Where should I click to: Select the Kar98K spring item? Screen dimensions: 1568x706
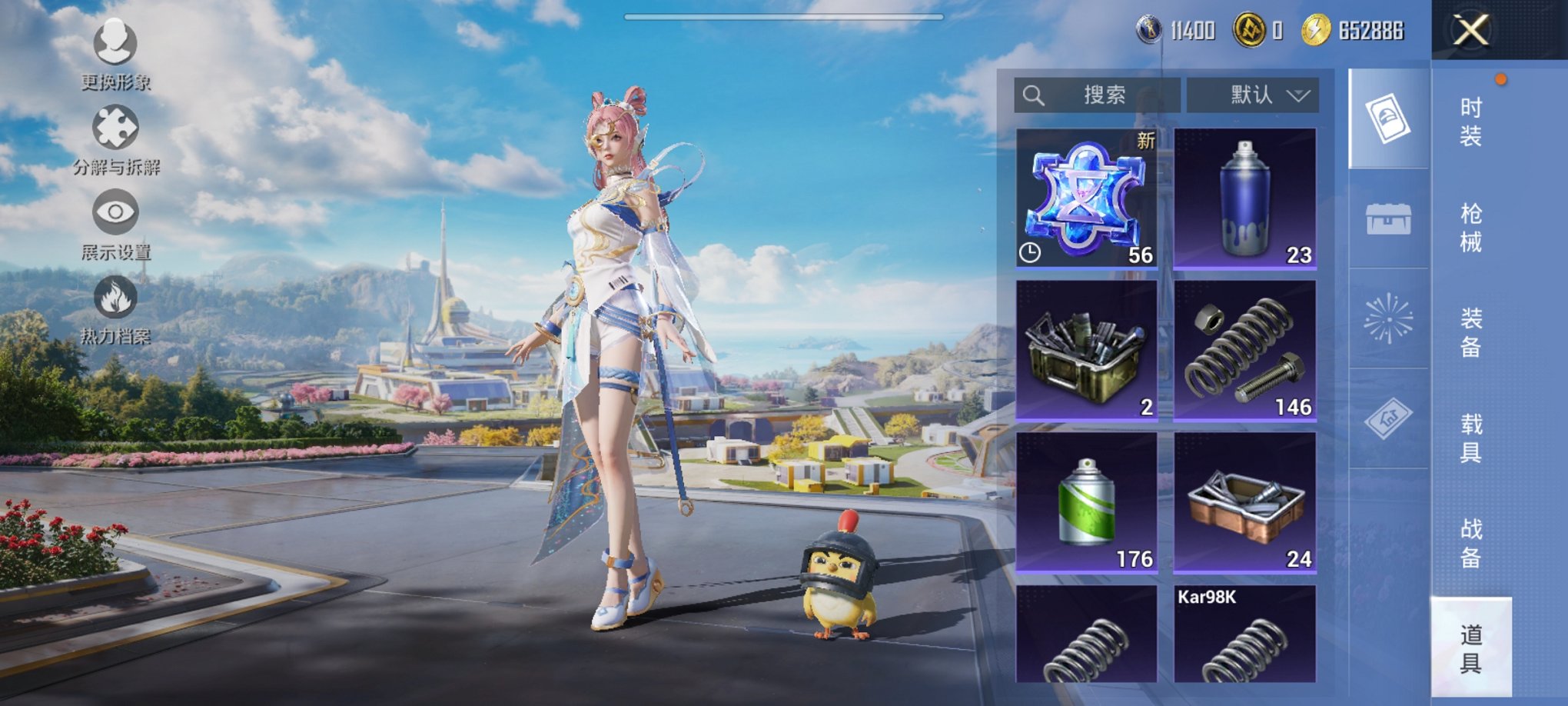tap(1244, 634)
